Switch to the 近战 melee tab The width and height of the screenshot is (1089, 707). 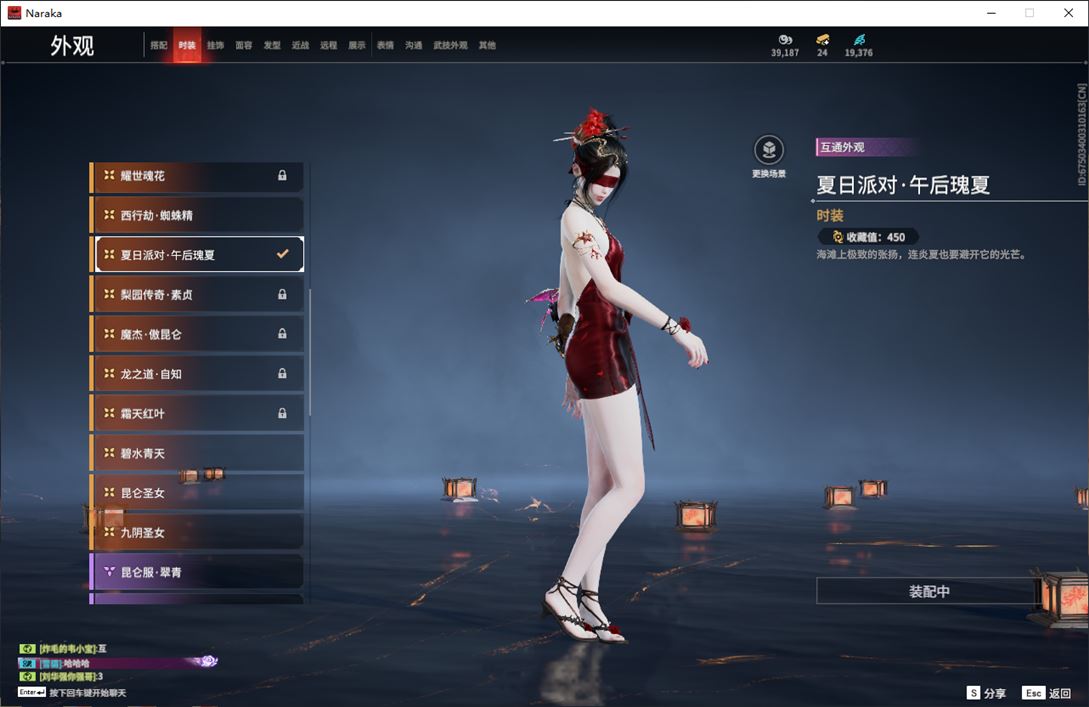(x=300, y=46)
